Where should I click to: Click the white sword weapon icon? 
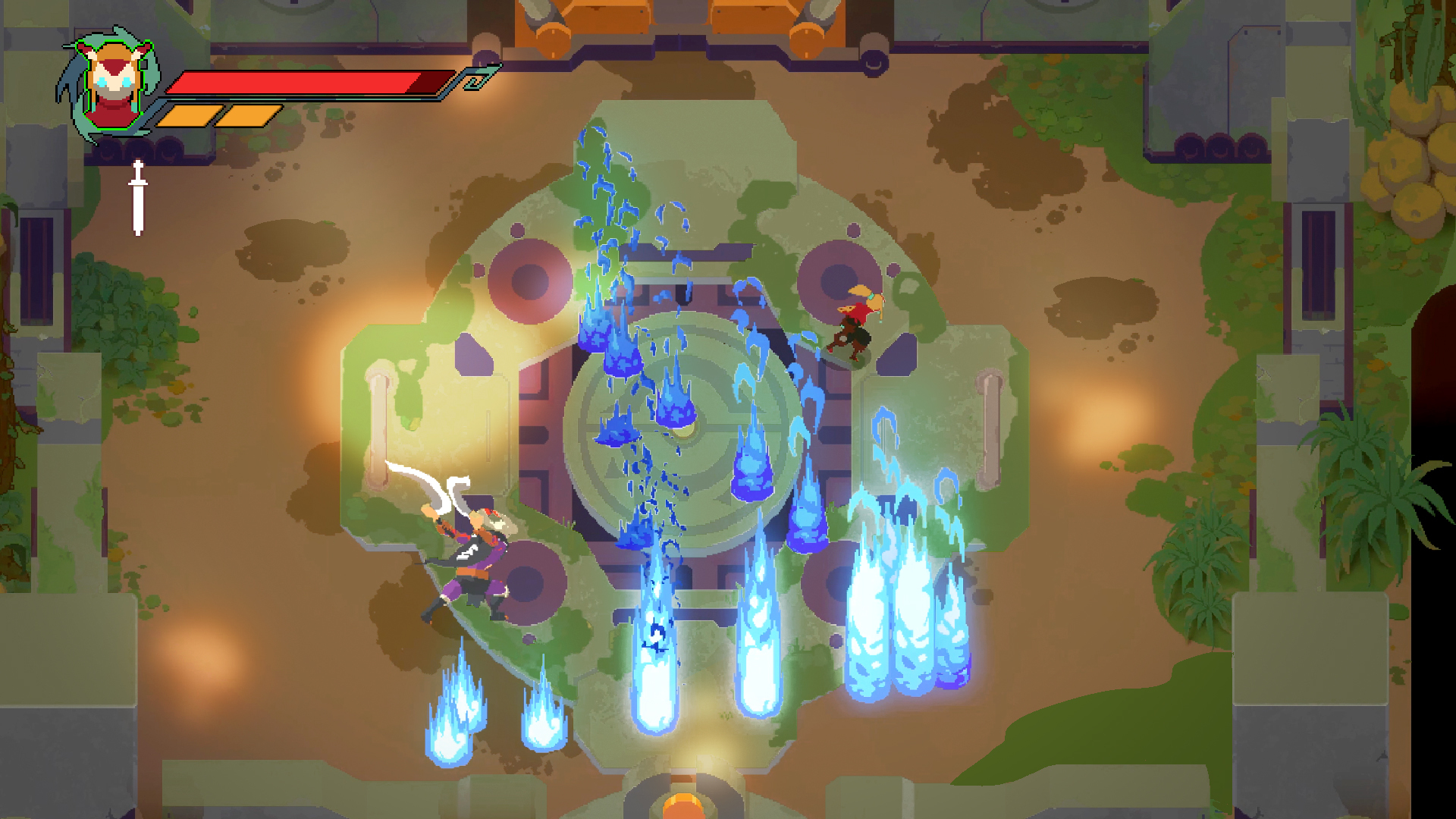pyautogui.click(x=138, y=196)
